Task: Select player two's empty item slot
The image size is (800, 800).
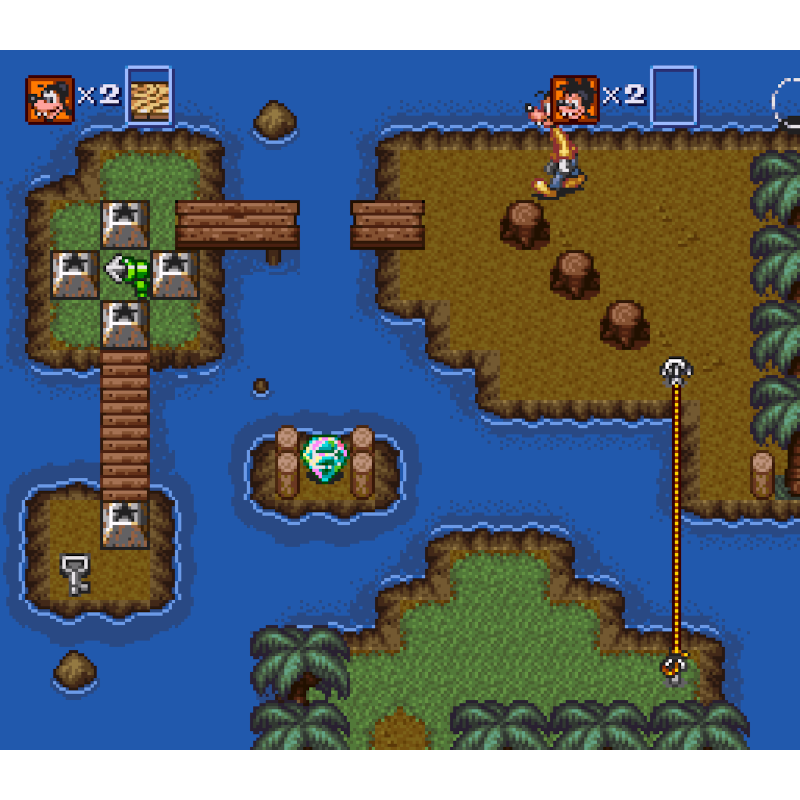Action: [x=673, y=96]
